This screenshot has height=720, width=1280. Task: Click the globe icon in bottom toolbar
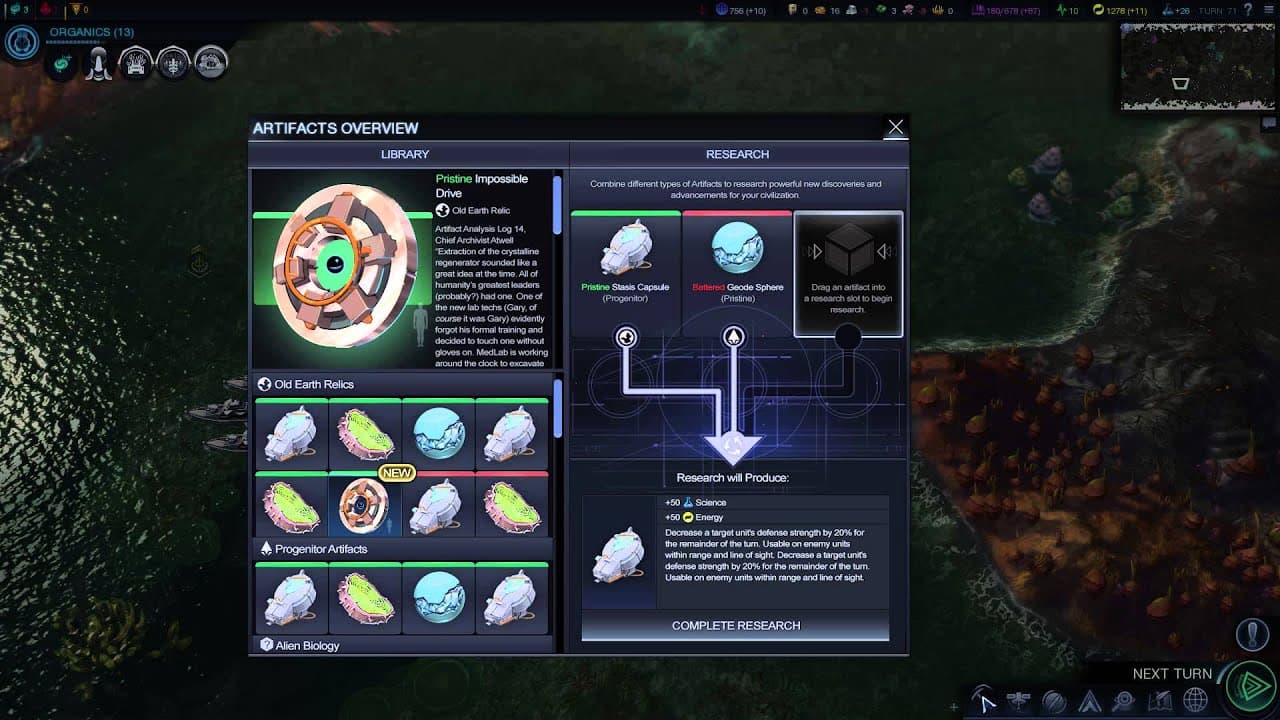point(1195,701)
